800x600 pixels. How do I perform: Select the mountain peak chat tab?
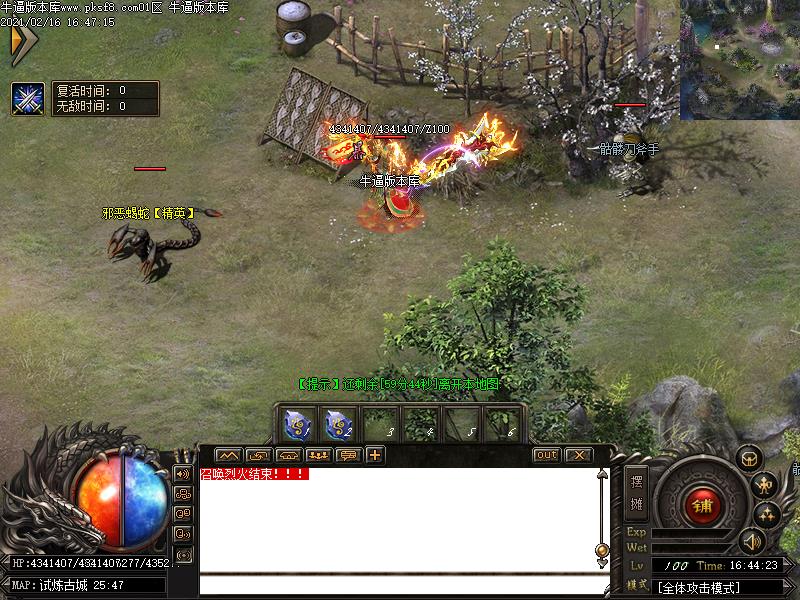[x=228, y=455]
